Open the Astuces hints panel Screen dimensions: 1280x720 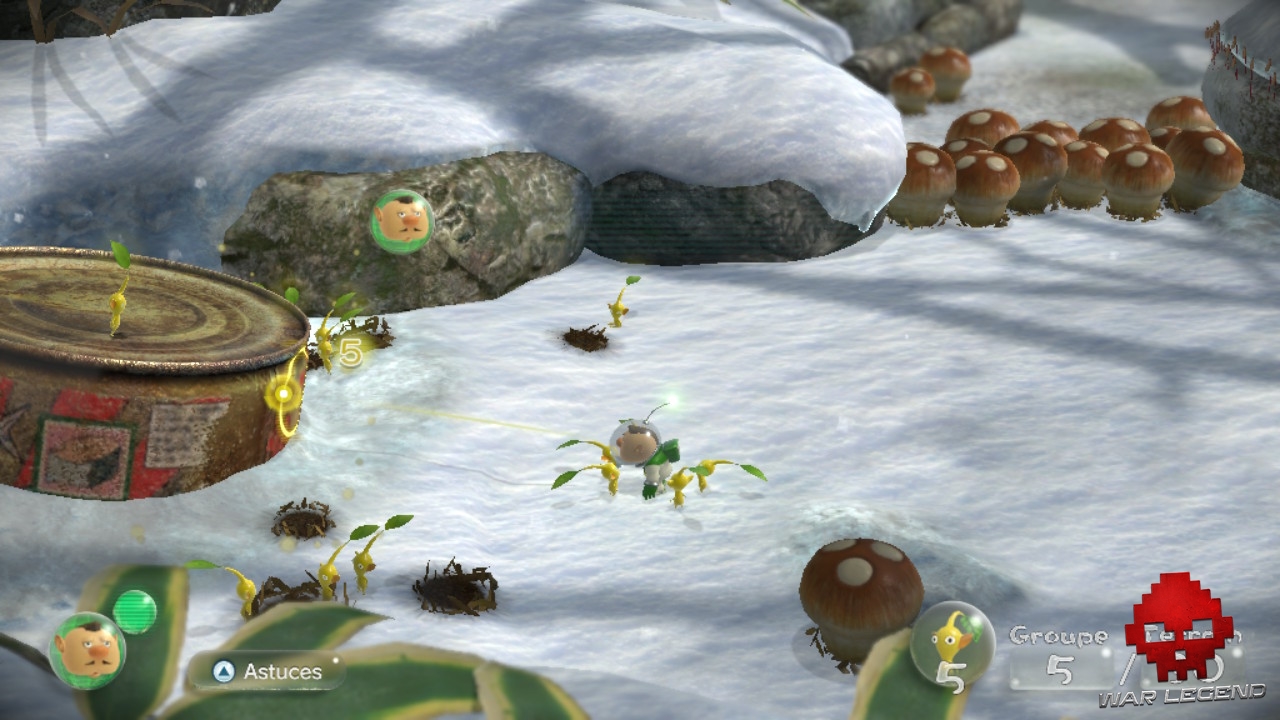pyautogui.click(x=266, y=672)
